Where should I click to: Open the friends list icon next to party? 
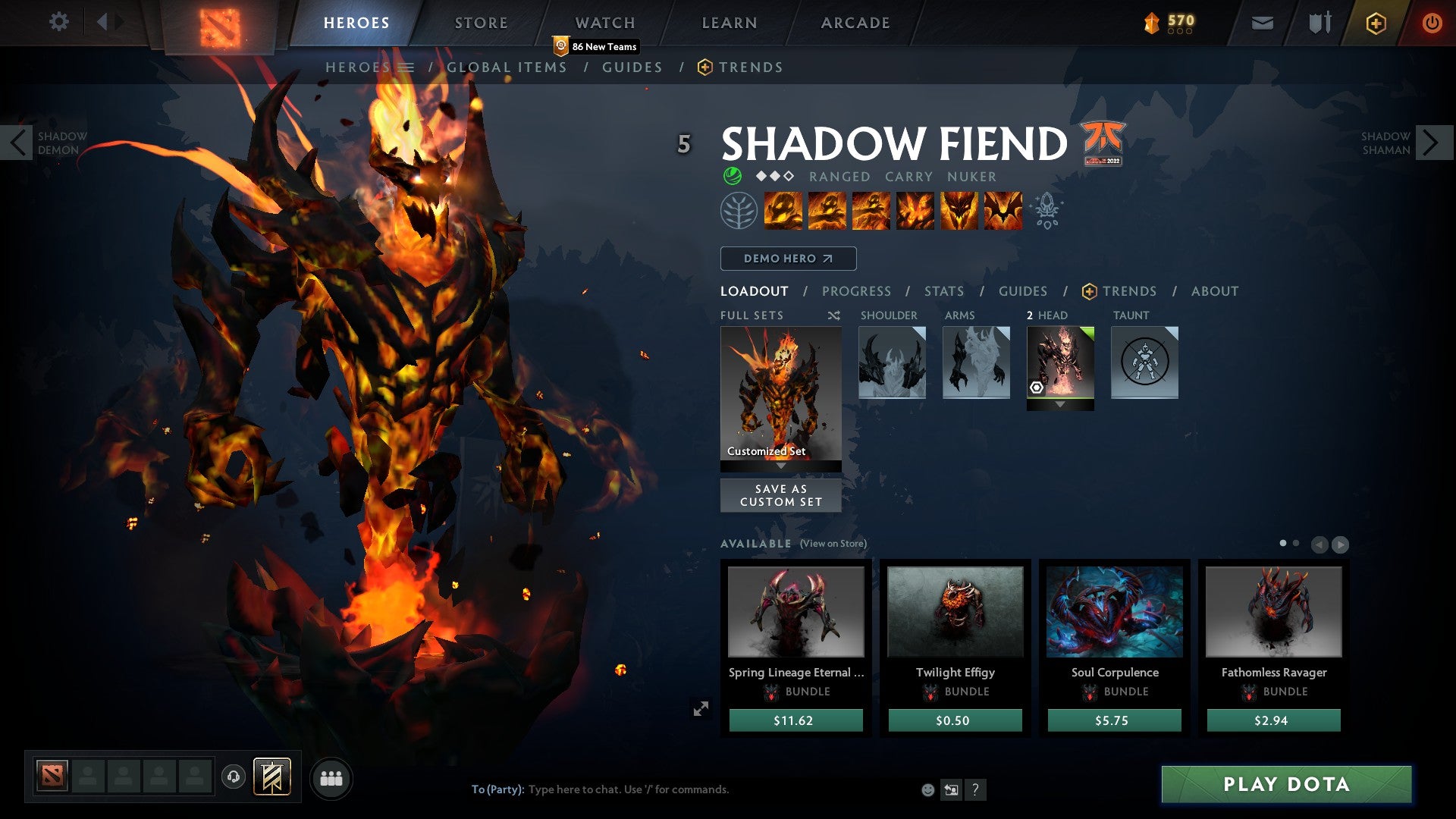(331, 777)
